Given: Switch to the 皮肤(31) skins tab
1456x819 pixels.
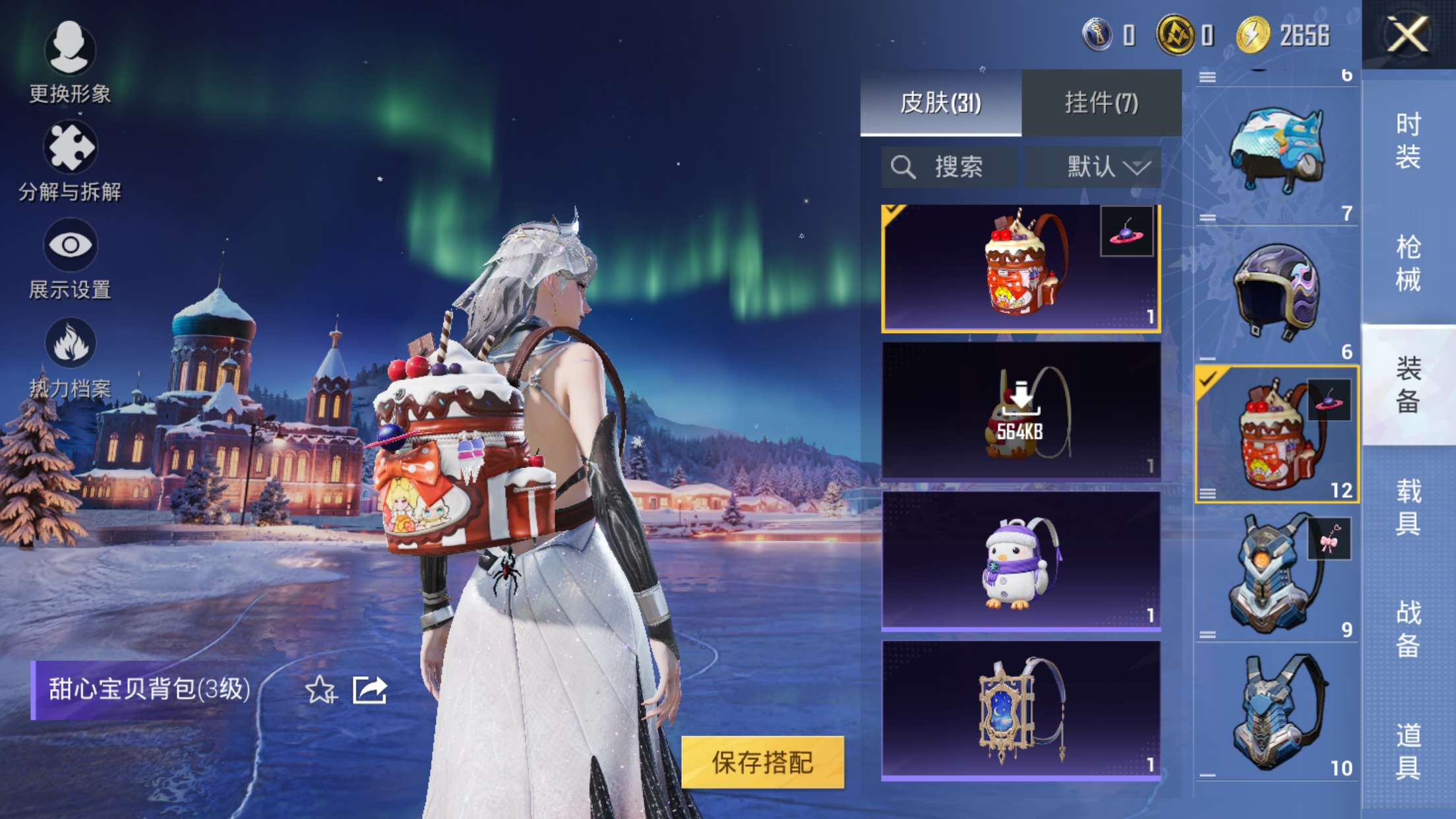Looking at the screenshot, I should (x=940, y=103).
